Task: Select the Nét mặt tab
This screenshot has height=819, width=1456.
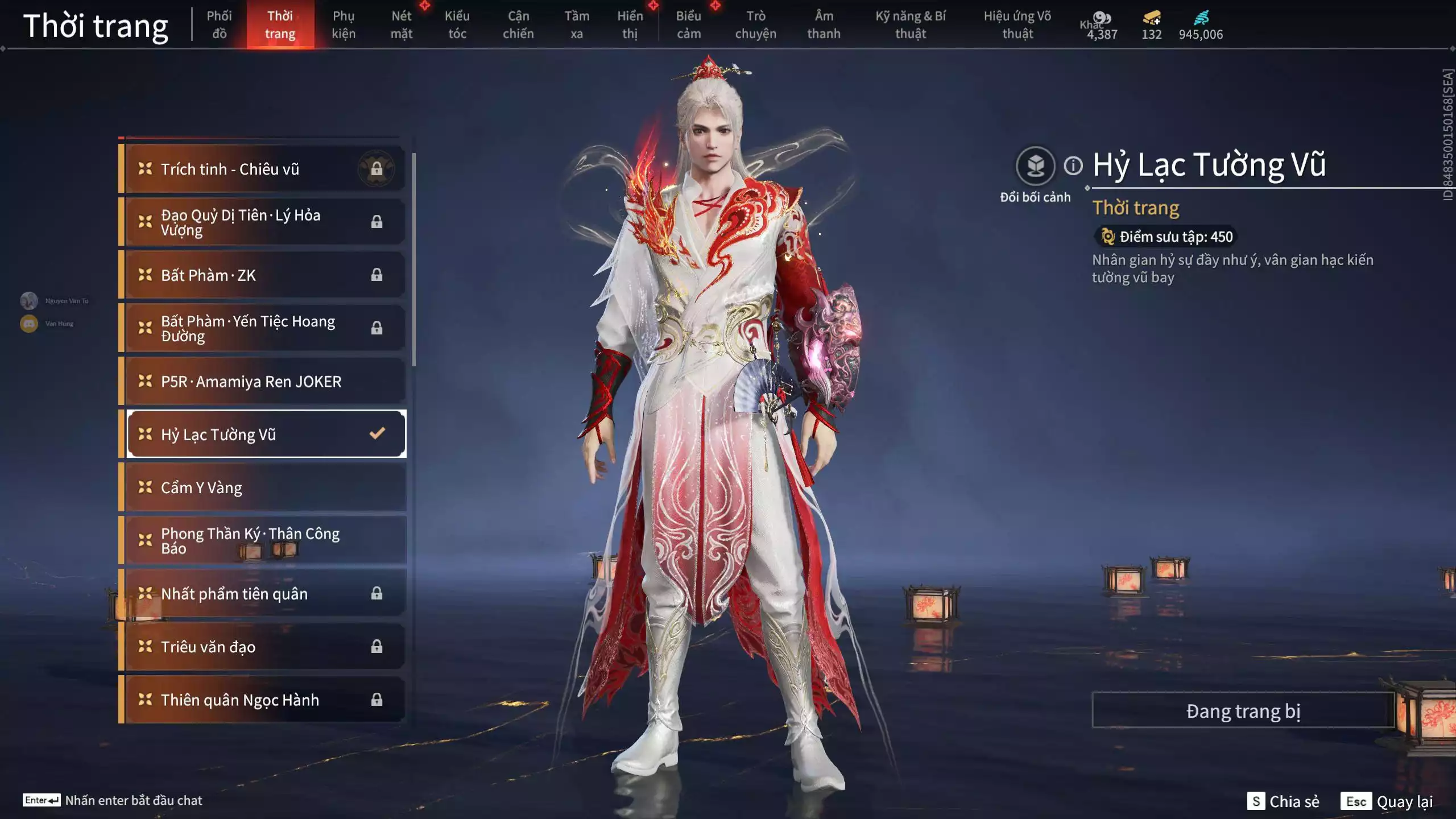Action: 401,25
